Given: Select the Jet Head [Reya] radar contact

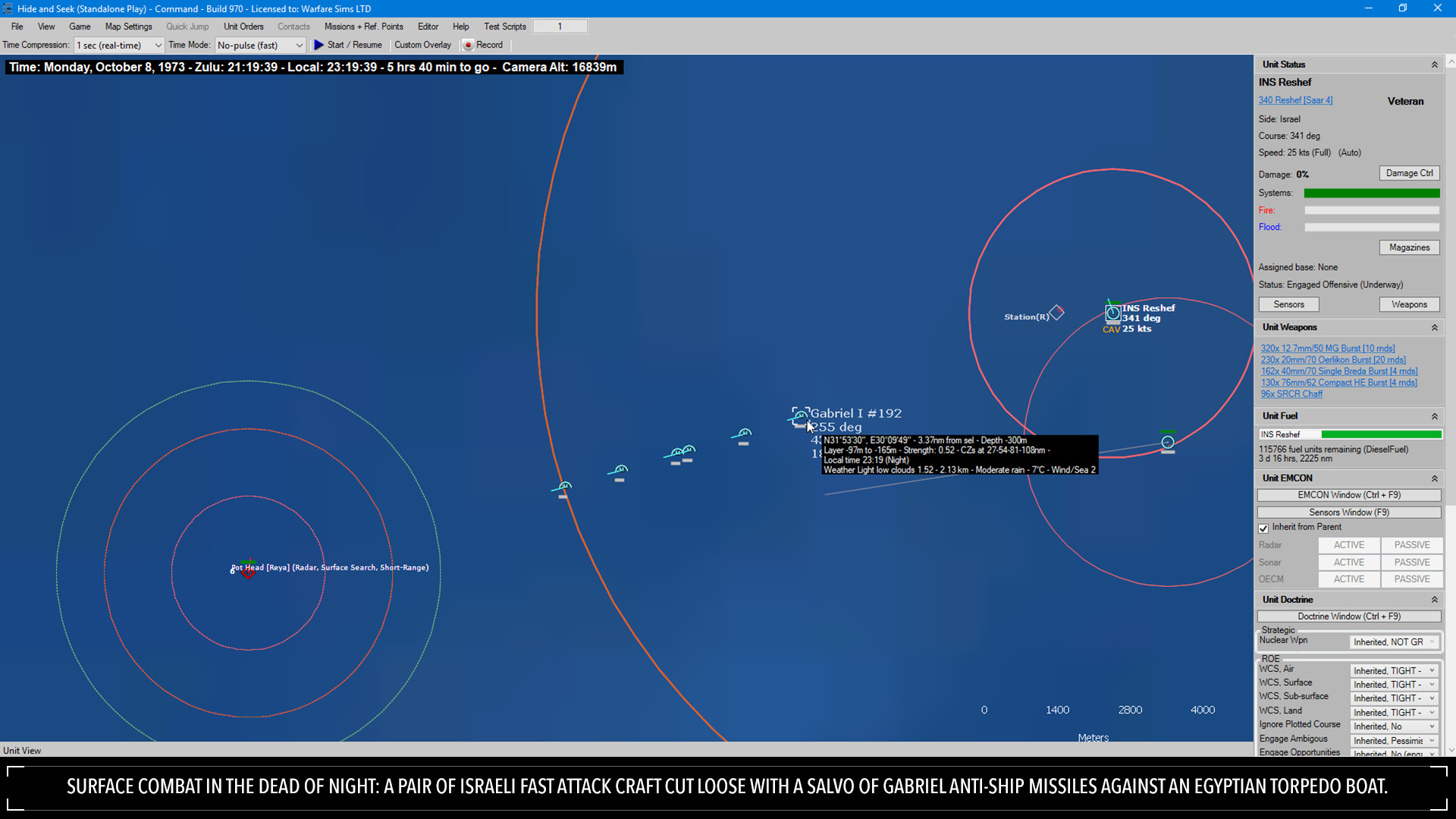Looking at the screenshot, I should point(248,571).
